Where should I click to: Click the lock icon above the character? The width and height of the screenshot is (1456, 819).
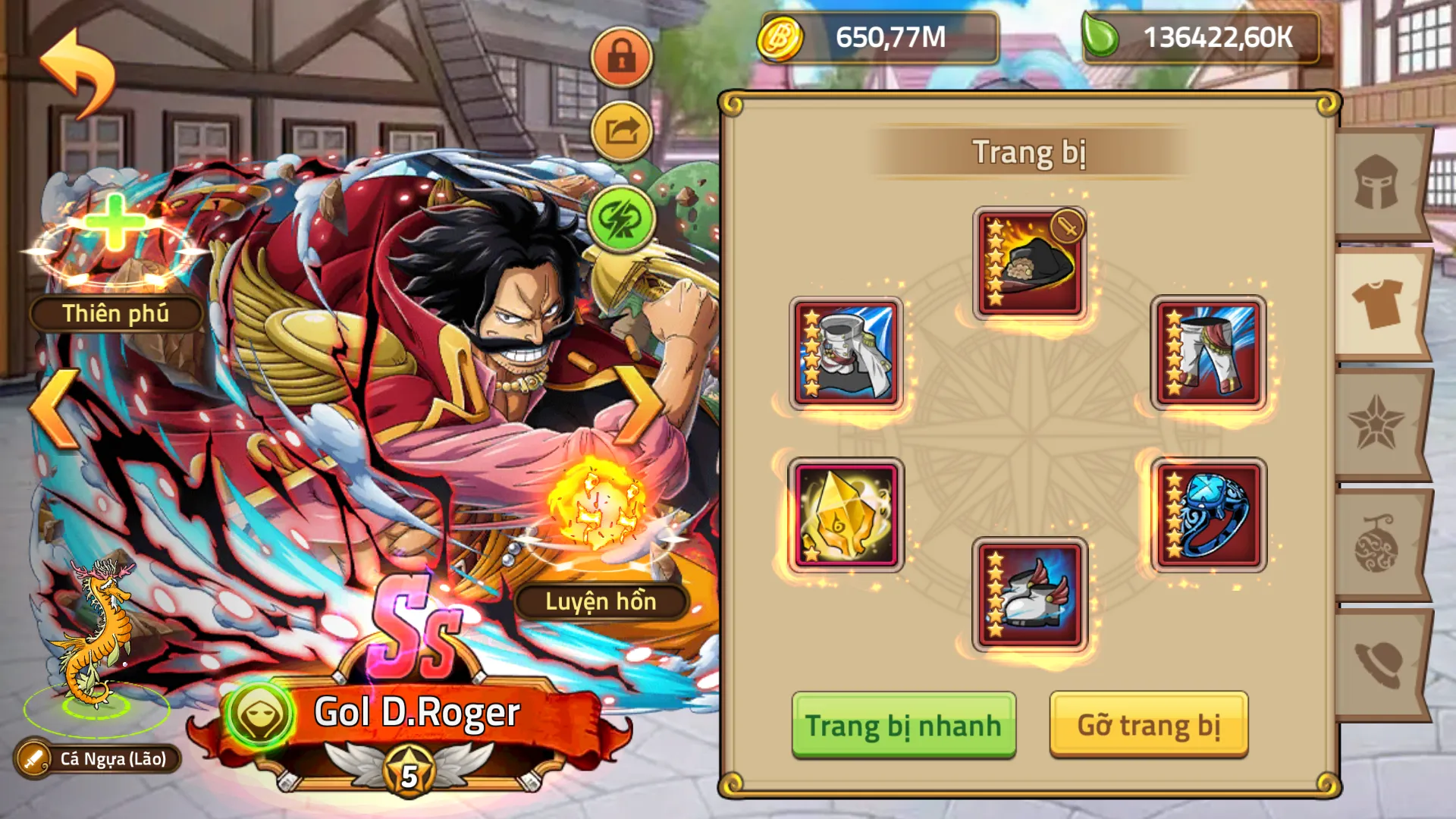tap(620, 57)
